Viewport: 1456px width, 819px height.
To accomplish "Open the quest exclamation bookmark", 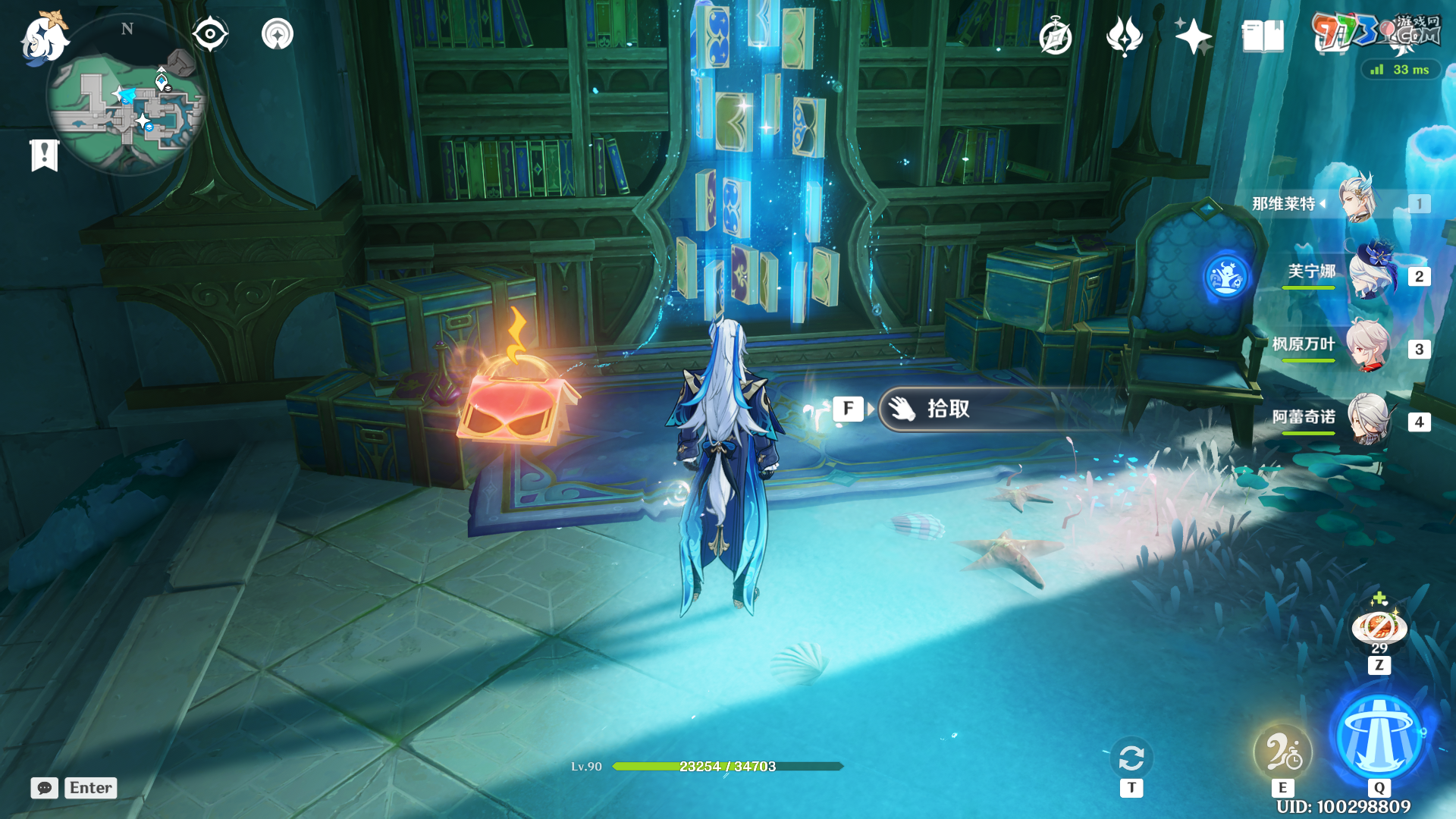I will 45,155.
